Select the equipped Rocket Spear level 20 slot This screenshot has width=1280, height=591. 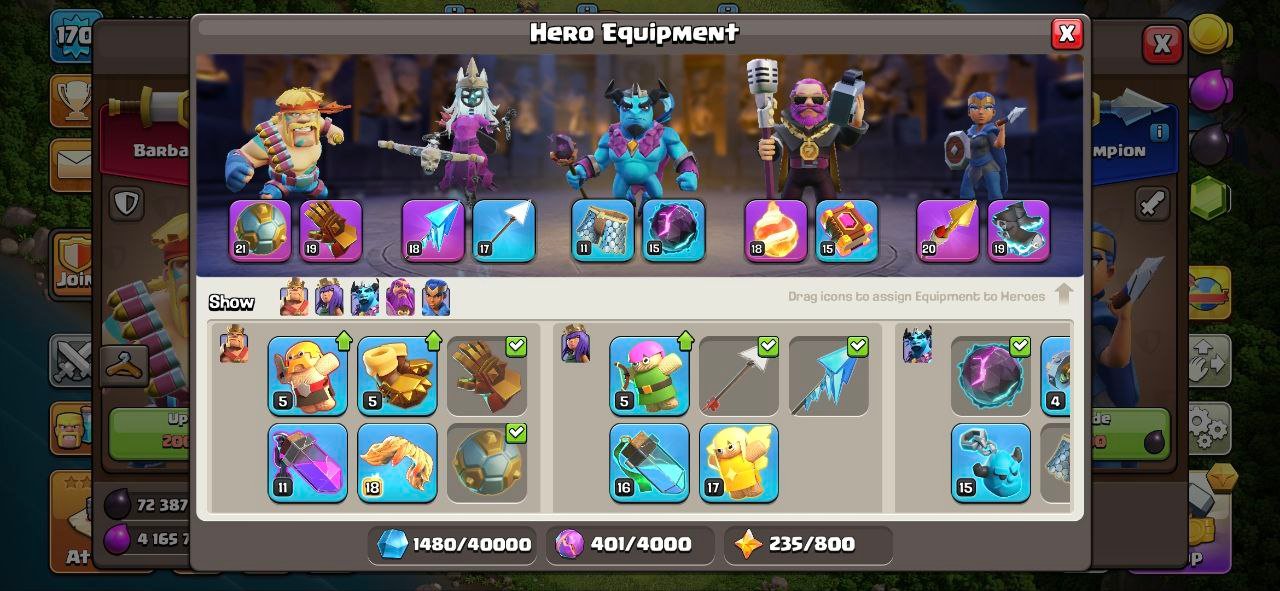point(948,231)
